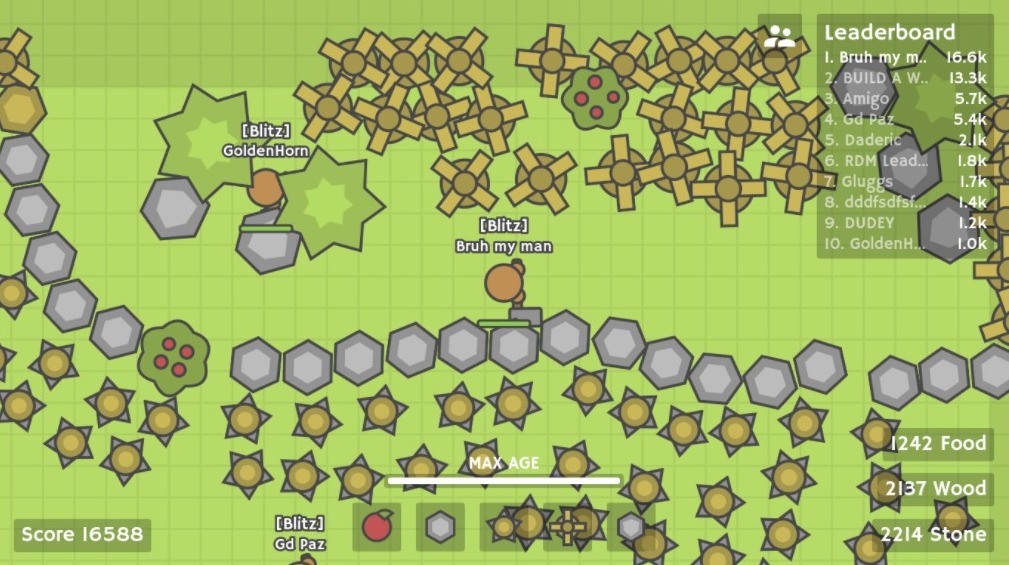Choose the spikes item in the hotbar
Viewport: 1009px width, 565px height.
click(504, 526)
